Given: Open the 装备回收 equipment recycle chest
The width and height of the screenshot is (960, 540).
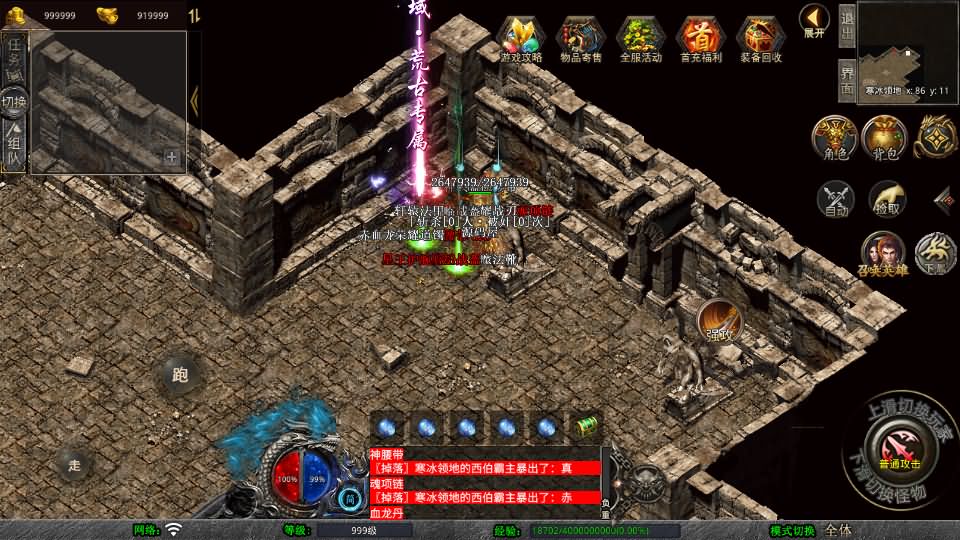Looking at the screenshot, I should 761,38.
